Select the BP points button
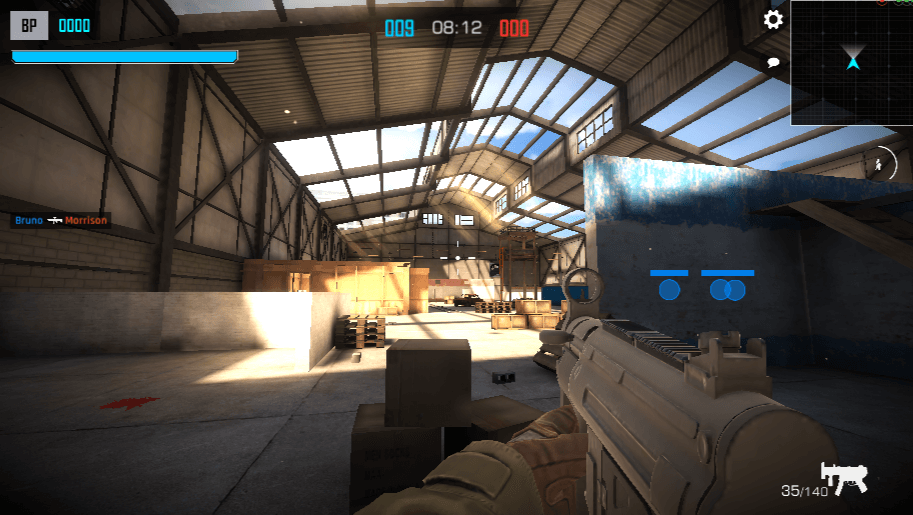The height and width of the screenshot is (515, 913). coord(29,26)
